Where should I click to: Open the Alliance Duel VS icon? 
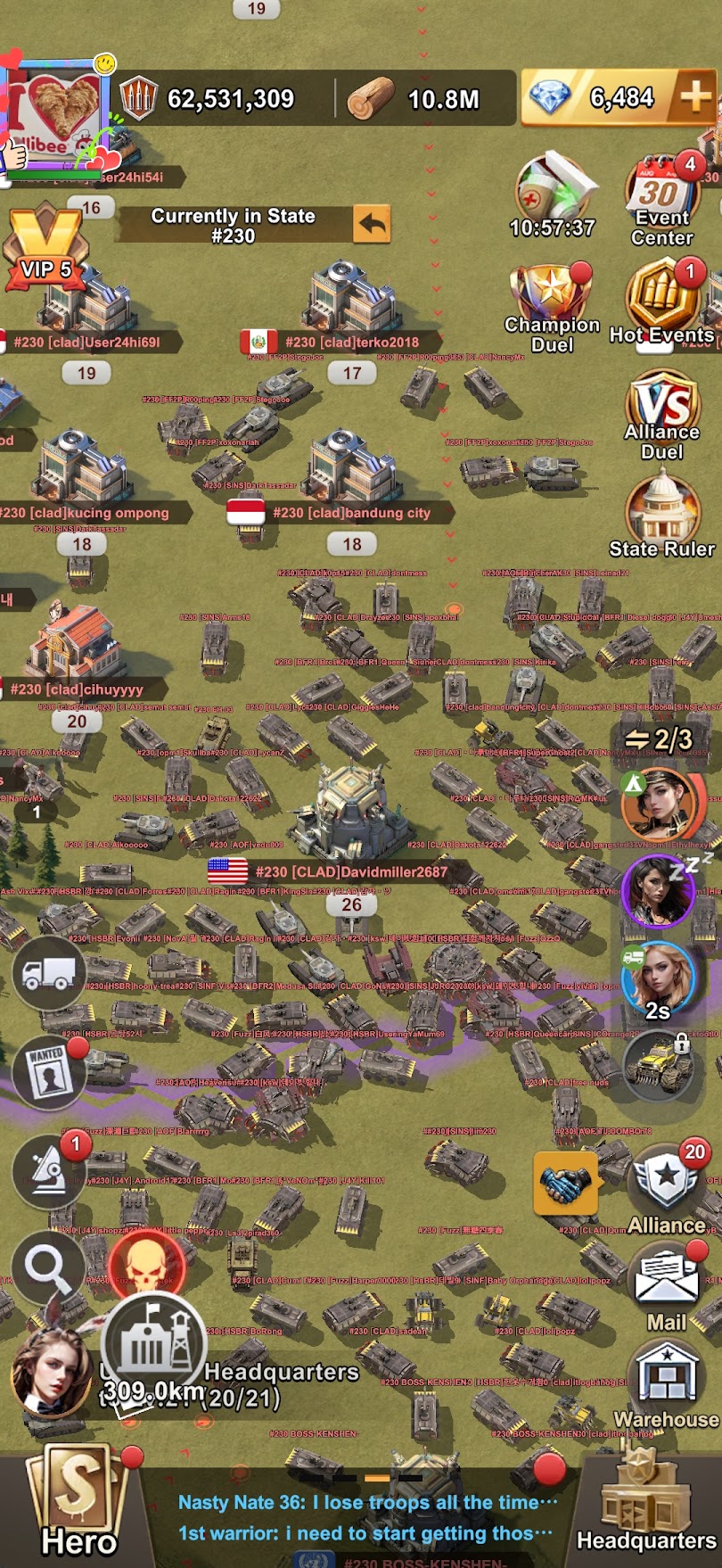point(662,415)
